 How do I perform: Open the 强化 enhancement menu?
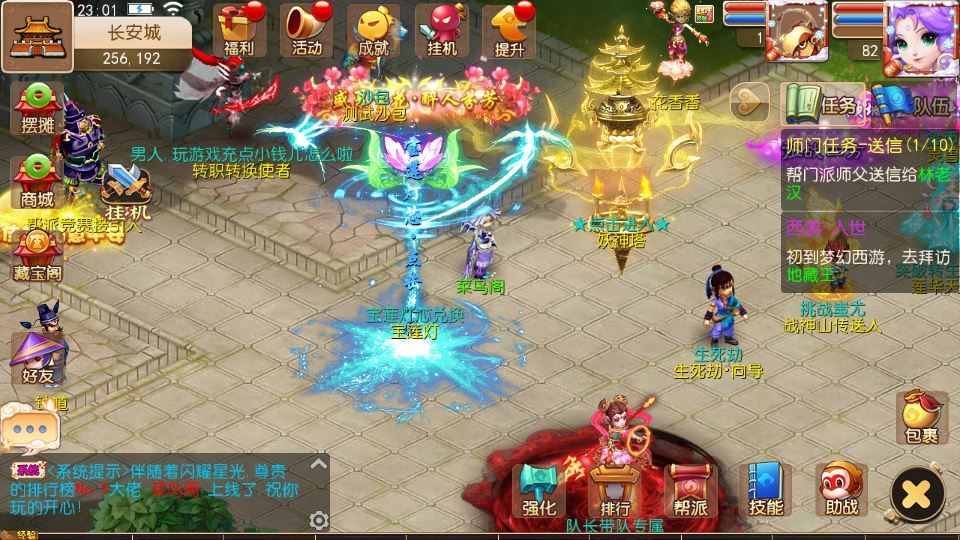(539, 491)
